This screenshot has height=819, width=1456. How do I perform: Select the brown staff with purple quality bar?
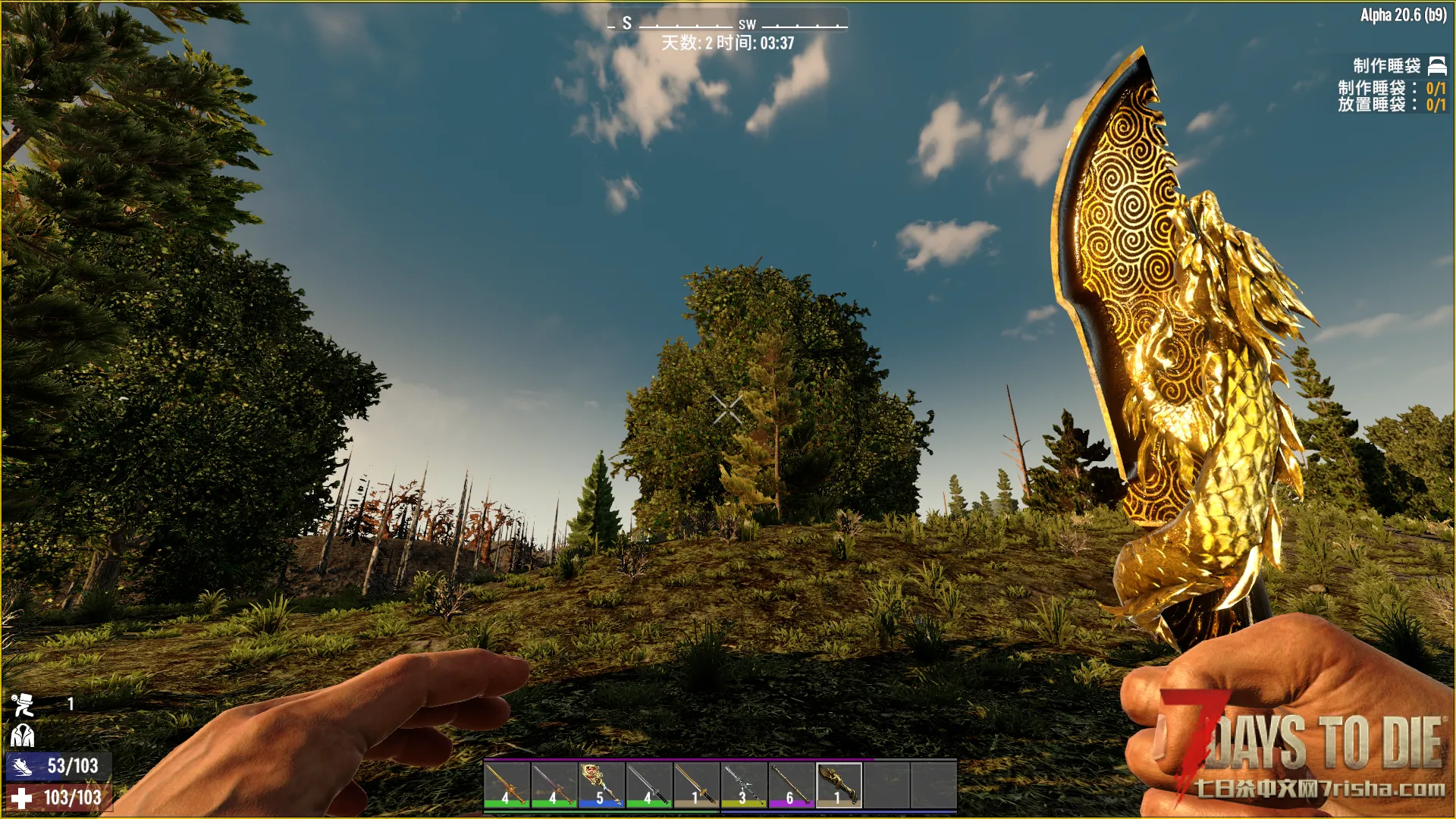tap(791, 784)
